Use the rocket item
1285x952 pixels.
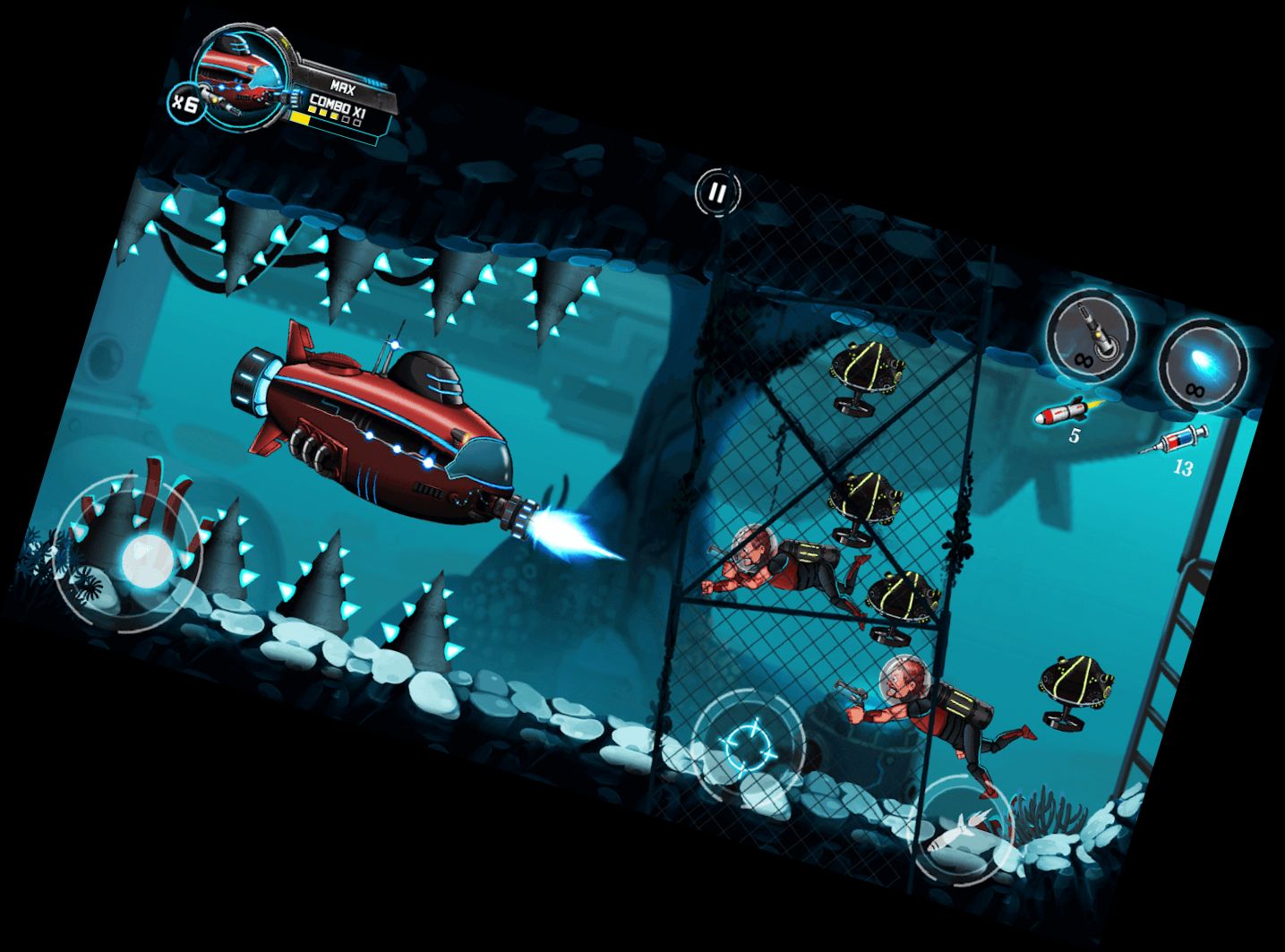click(1060, 413)
